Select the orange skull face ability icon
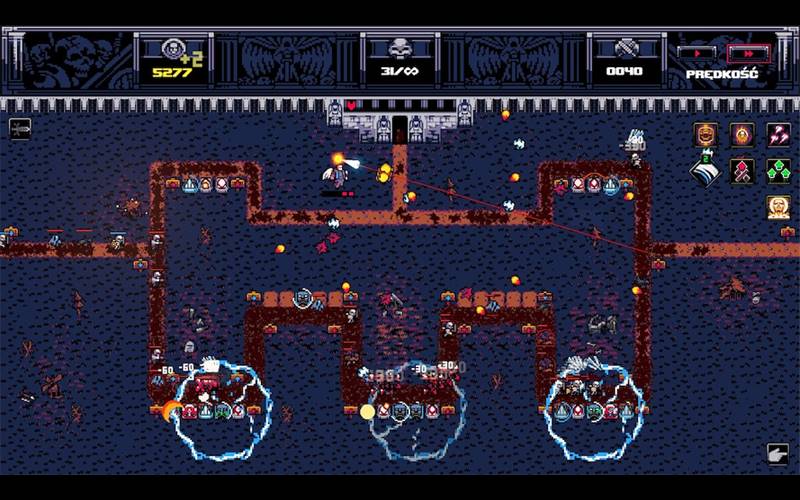Viewport: 800px width, 500px height. (706, 135)
